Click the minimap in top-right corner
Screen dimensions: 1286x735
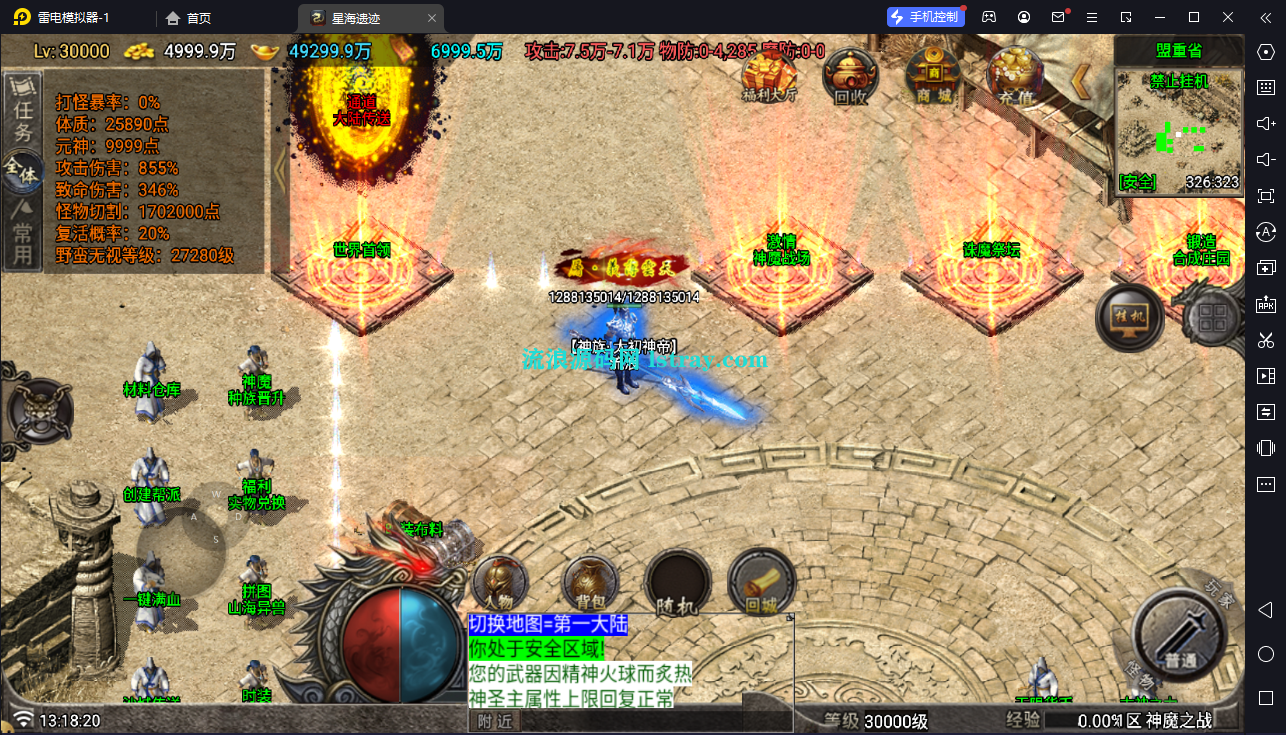coord(1180,130)
